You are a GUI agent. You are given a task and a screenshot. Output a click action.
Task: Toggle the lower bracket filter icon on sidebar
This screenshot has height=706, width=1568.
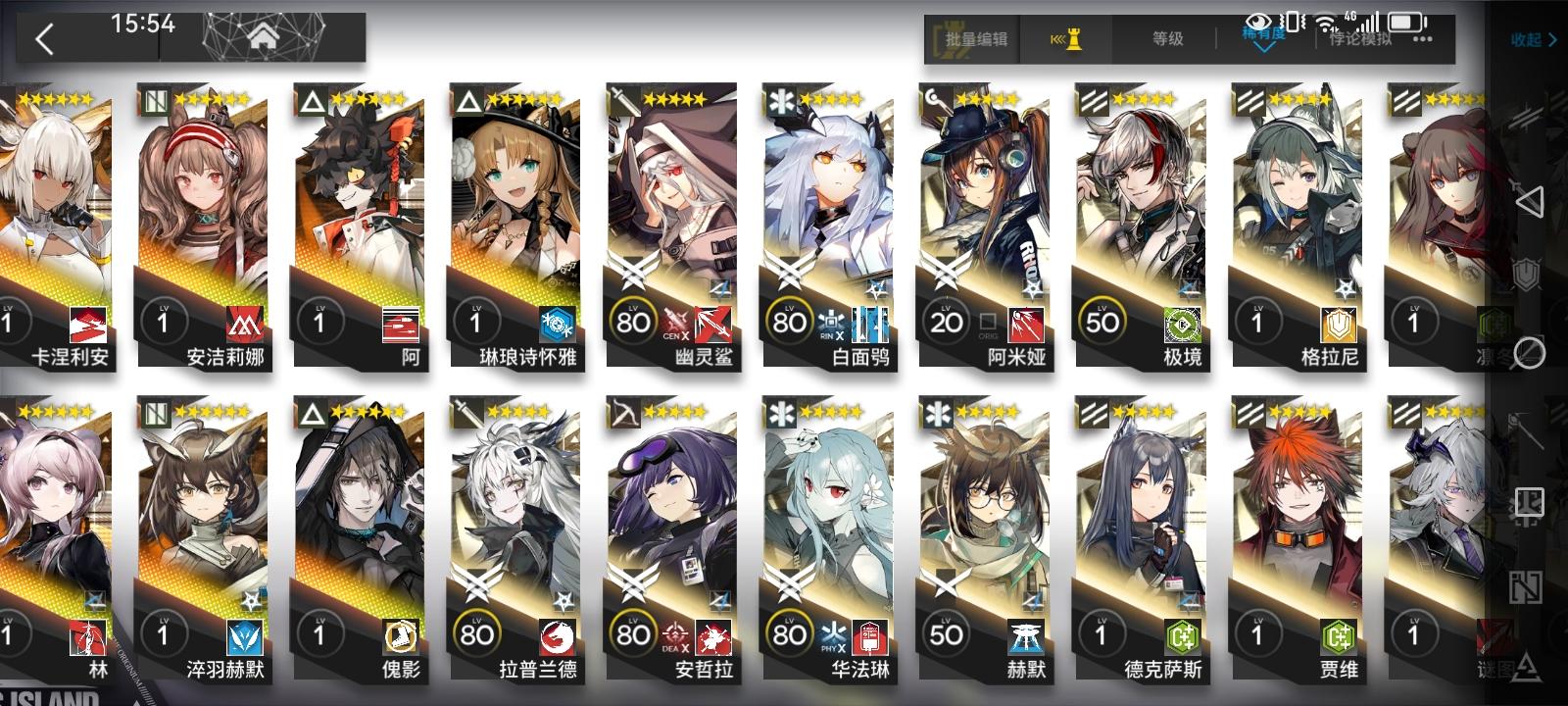click(1525, 588)
